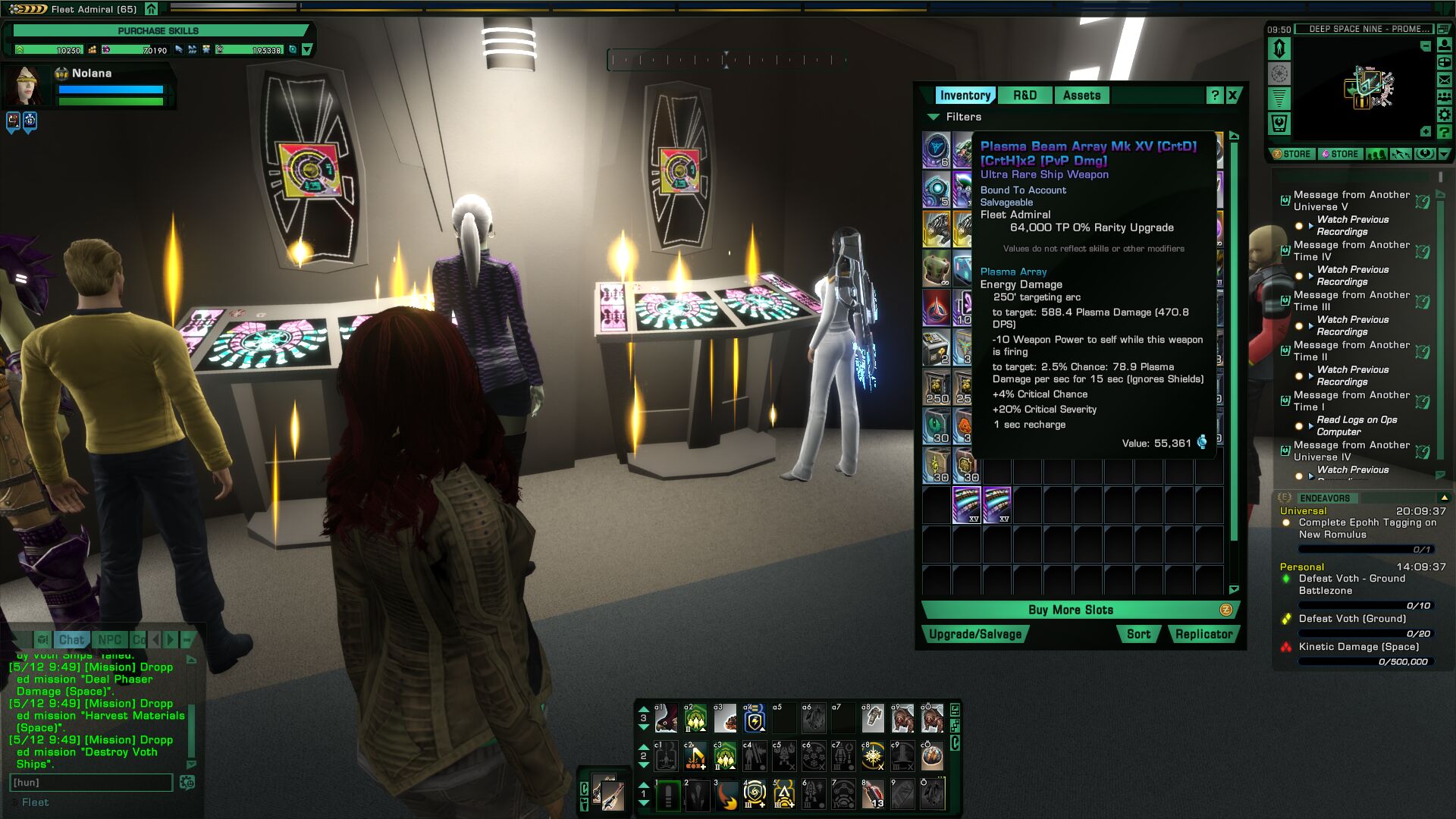Viewport: 1456px width, 819px height.
Task: Select Complete Epohh Tagging on New Romulus
Action: click(1367, 529)
